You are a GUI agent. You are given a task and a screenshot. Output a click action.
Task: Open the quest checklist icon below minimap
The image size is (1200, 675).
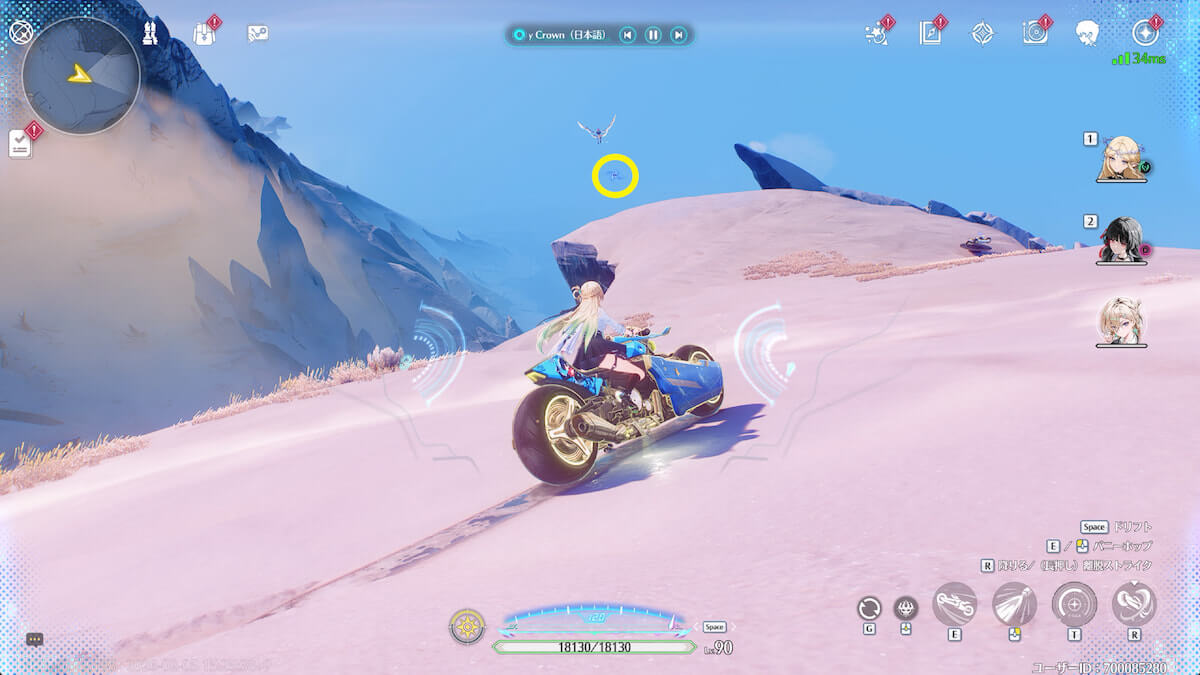coord(21,144)
